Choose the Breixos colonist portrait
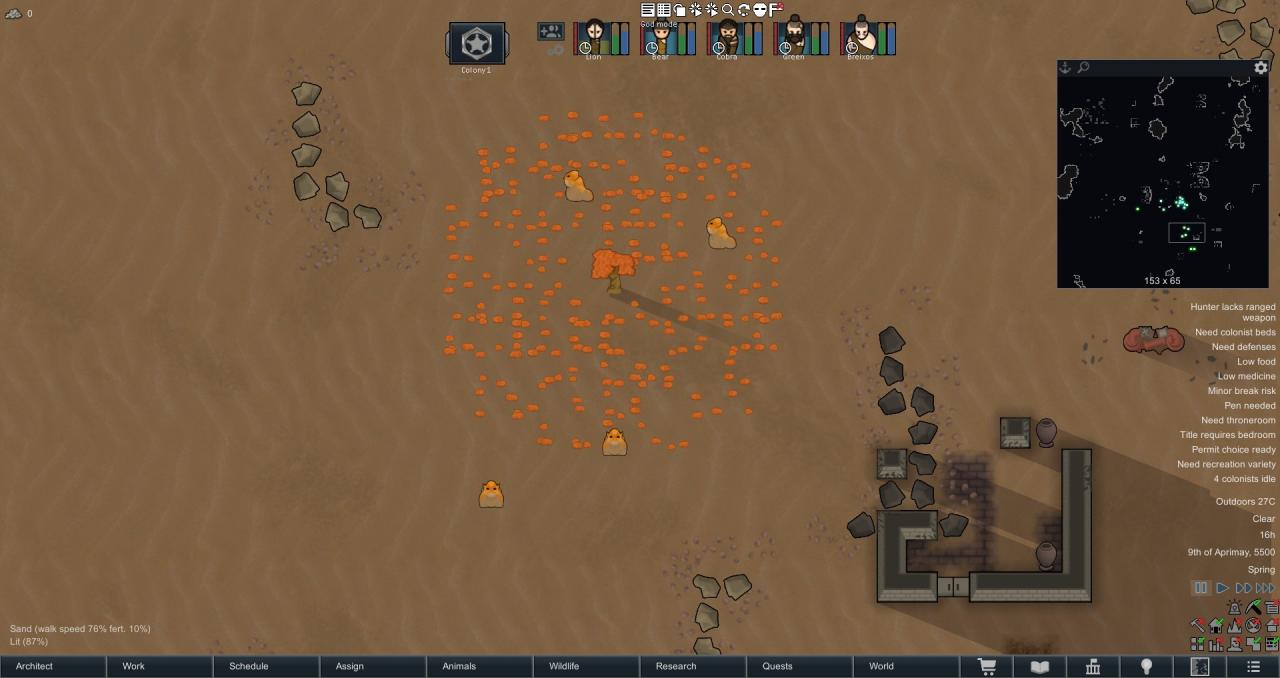 860,38
